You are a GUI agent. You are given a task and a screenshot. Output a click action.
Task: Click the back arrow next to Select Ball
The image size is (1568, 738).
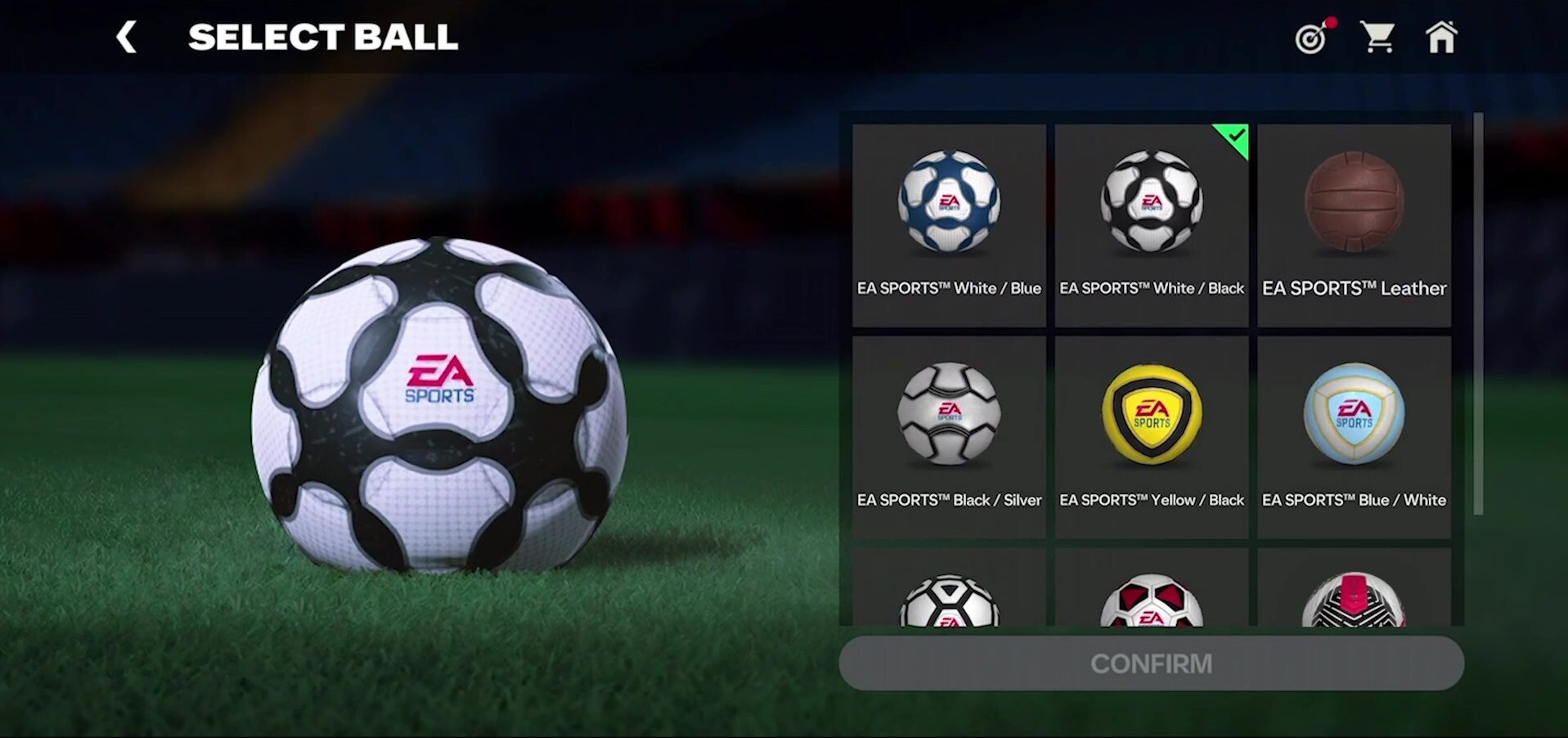click(x=128, y=37)
